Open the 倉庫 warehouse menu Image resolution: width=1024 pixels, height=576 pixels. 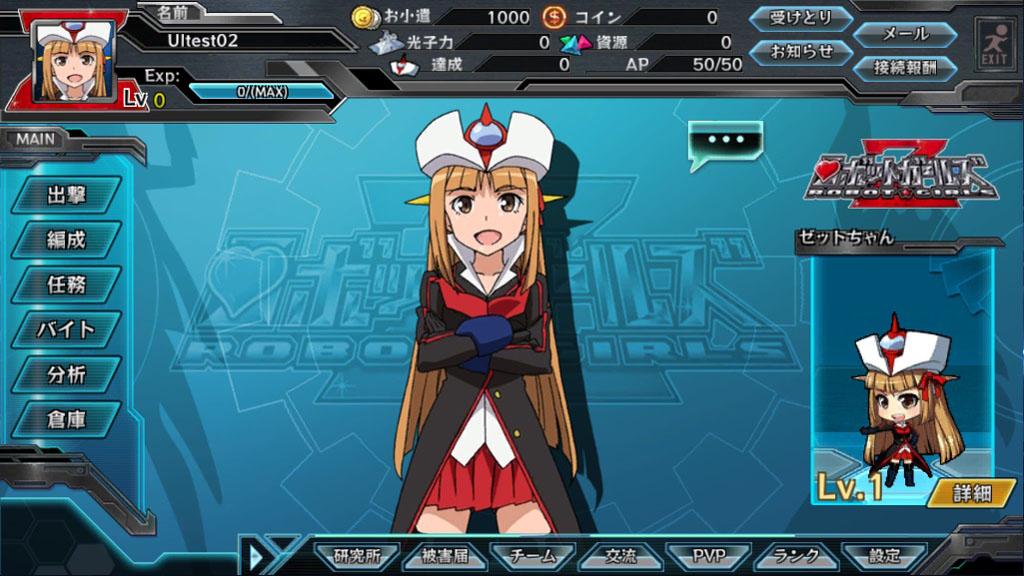click(66, 420)
